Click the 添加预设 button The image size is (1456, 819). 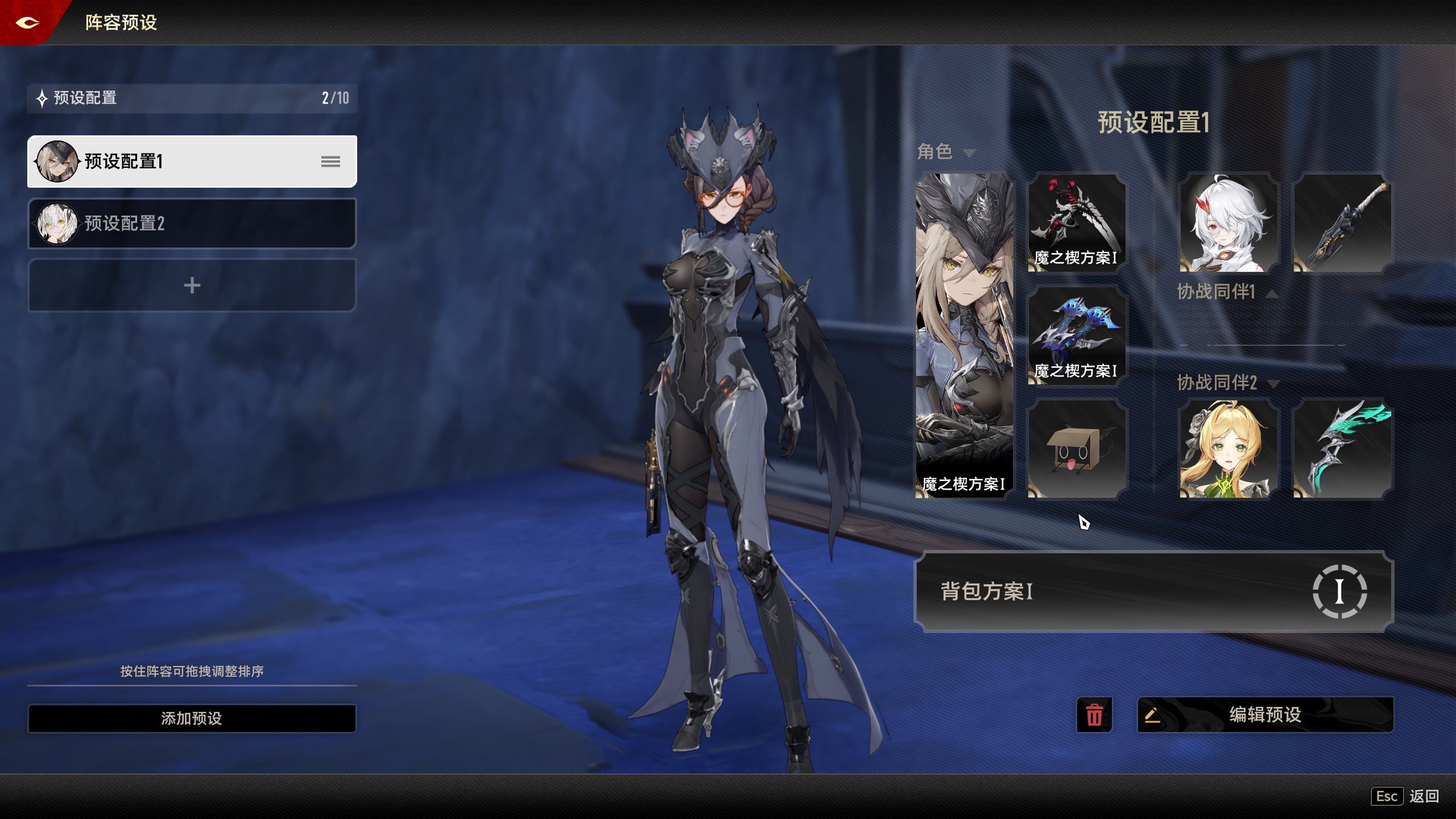point(192,718)
